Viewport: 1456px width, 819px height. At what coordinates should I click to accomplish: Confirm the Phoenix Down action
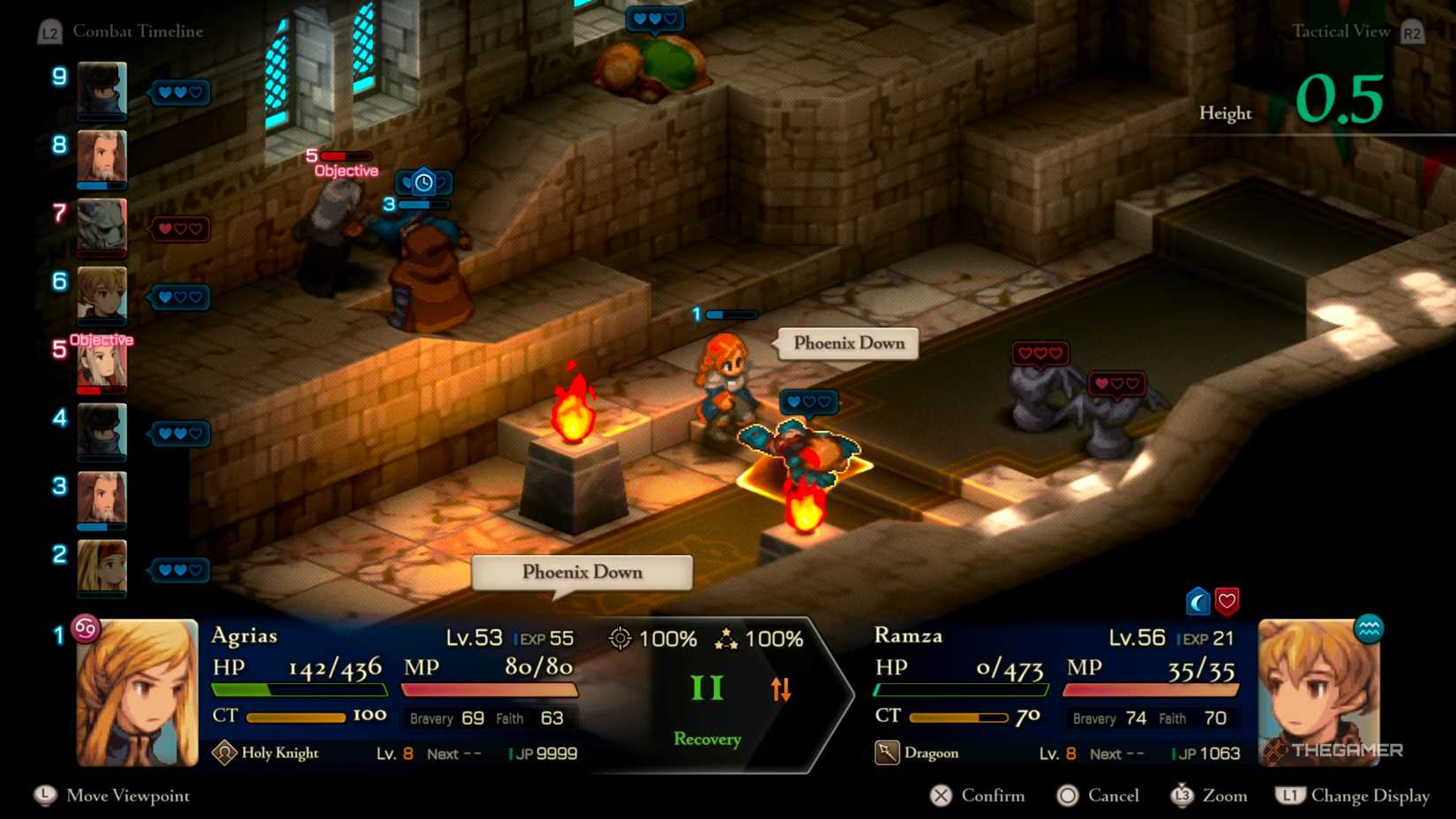(978, 796)
